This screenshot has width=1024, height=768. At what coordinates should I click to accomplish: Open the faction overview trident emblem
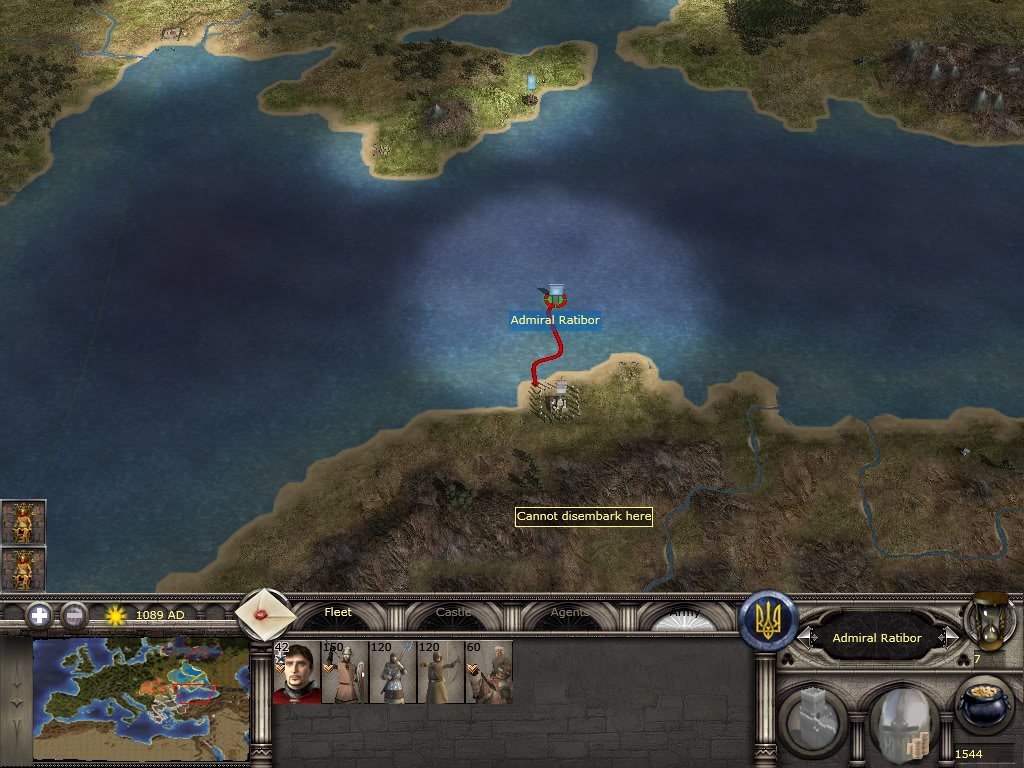click(768, 620)
